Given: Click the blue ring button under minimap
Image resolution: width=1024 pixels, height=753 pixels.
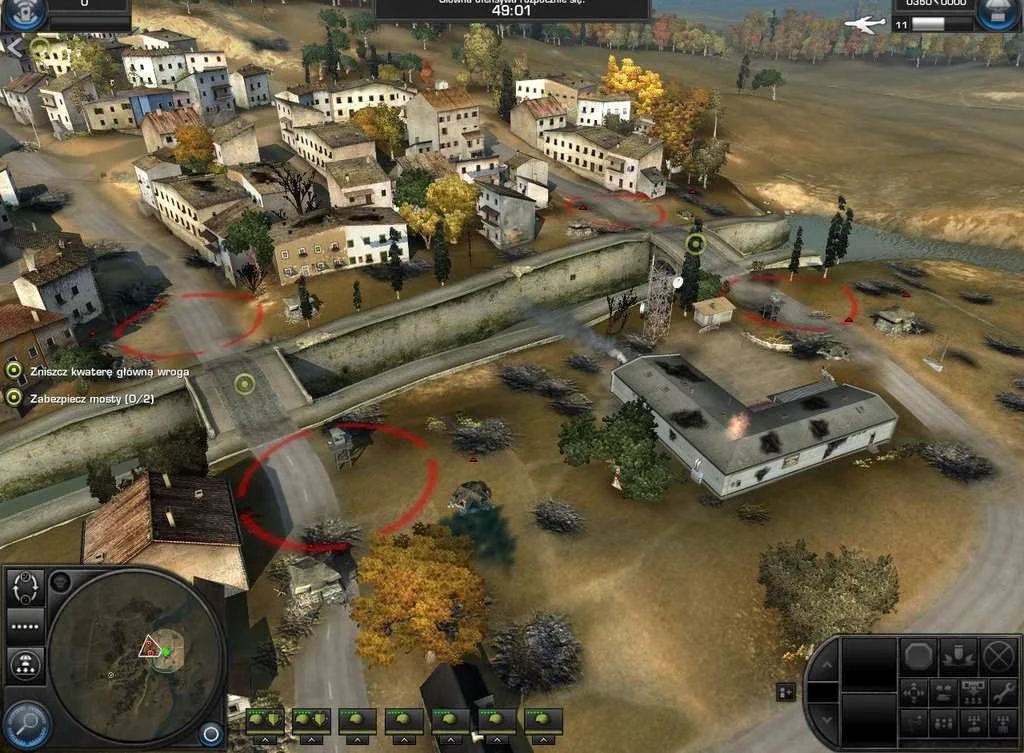Looking at the screenshot, I should [x=210, y=734].
